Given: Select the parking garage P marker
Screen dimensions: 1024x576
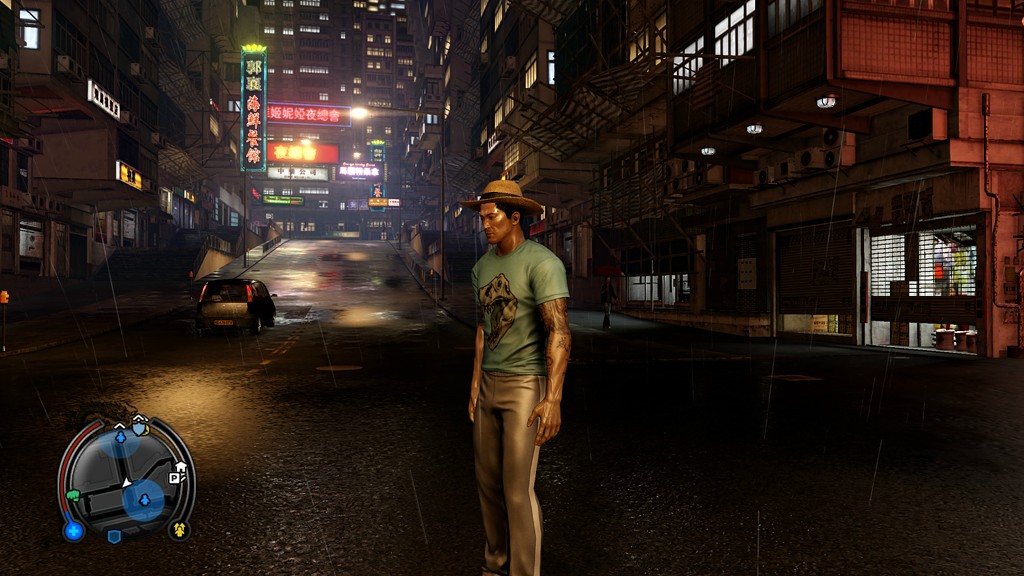Looking at the screenshot, I should pyautogui.click(x=174, y=478).
